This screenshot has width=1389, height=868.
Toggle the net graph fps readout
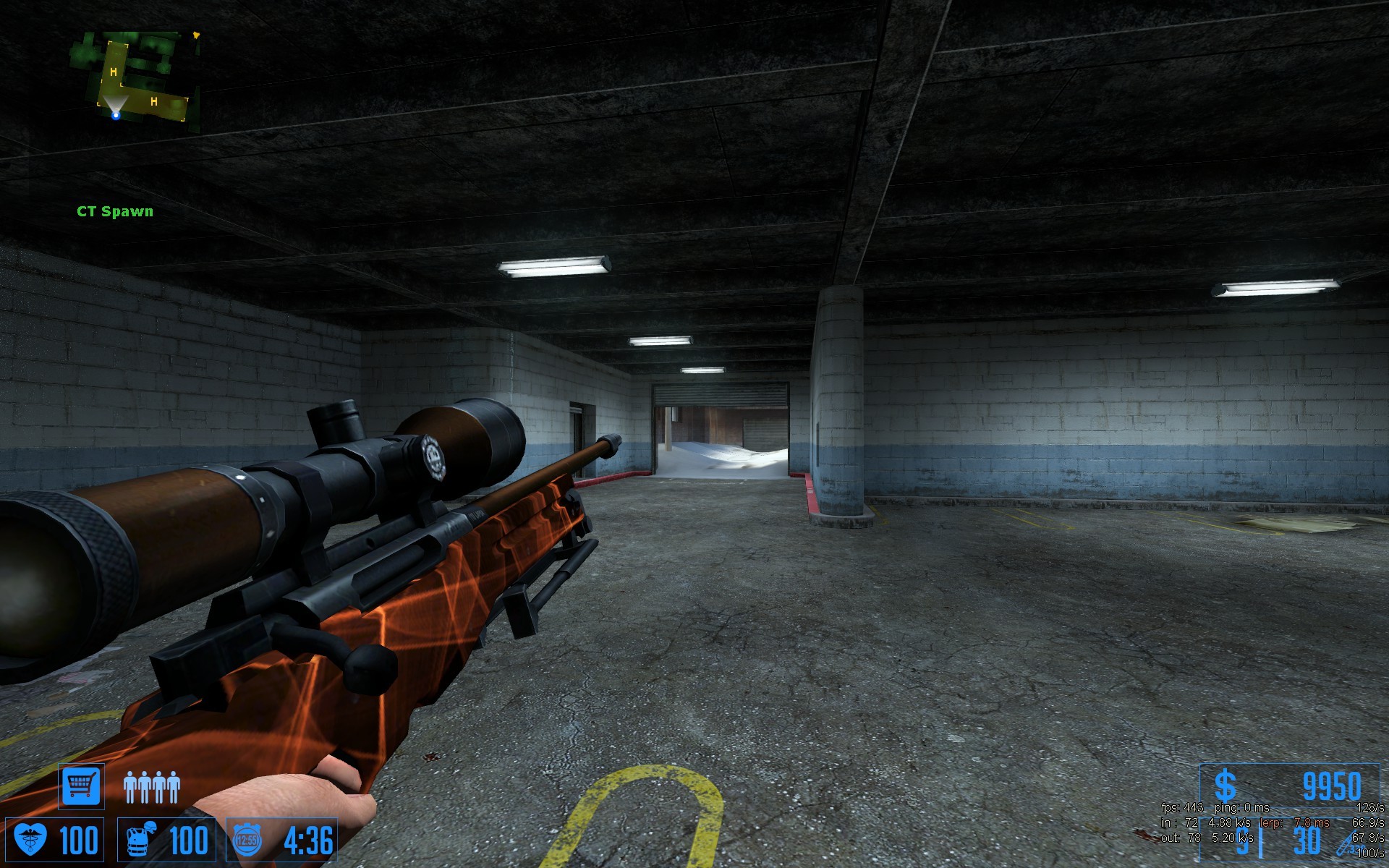click(x=1182, y=808)
